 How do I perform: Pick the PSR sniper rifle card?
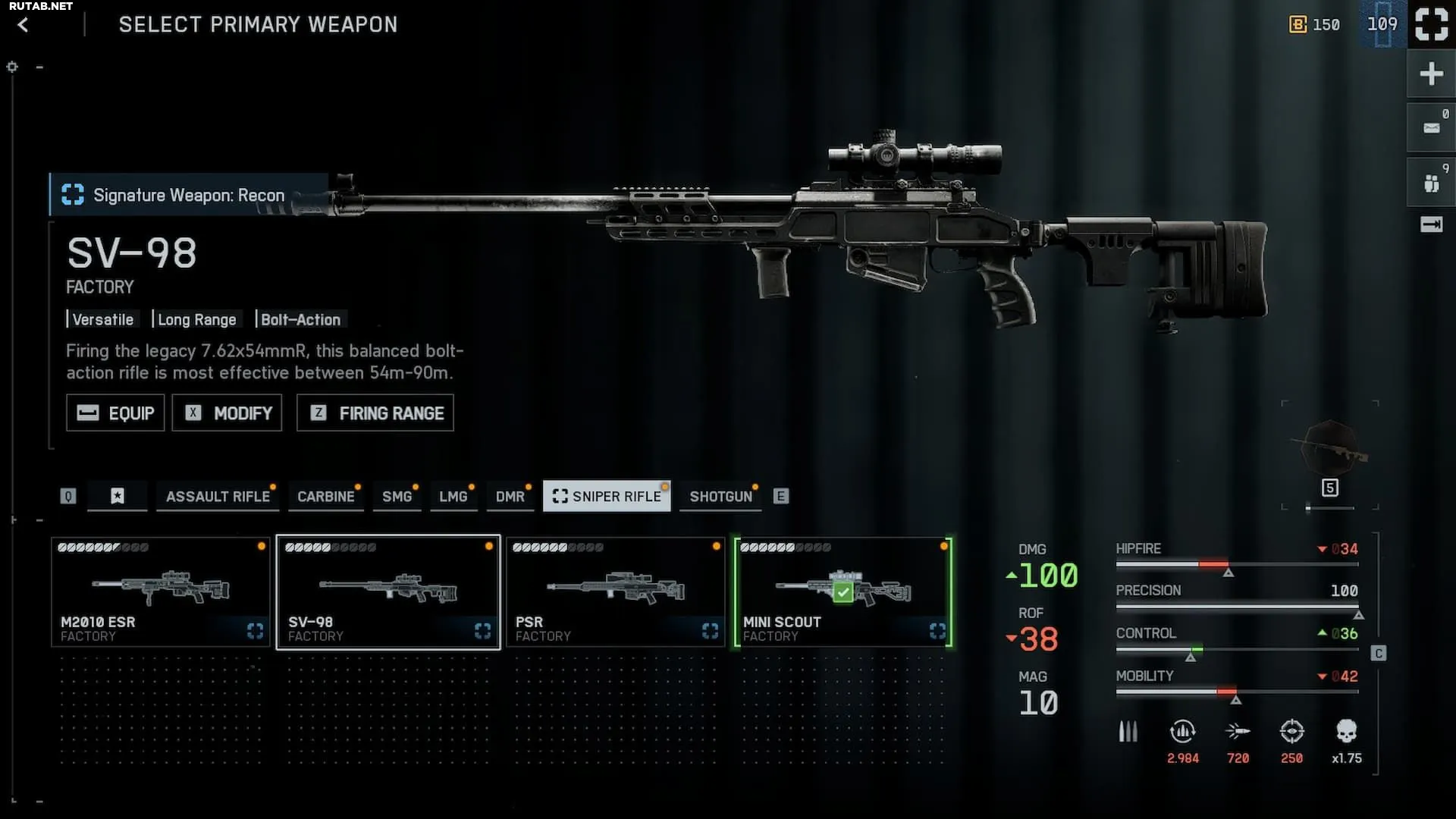coord(615,592)
